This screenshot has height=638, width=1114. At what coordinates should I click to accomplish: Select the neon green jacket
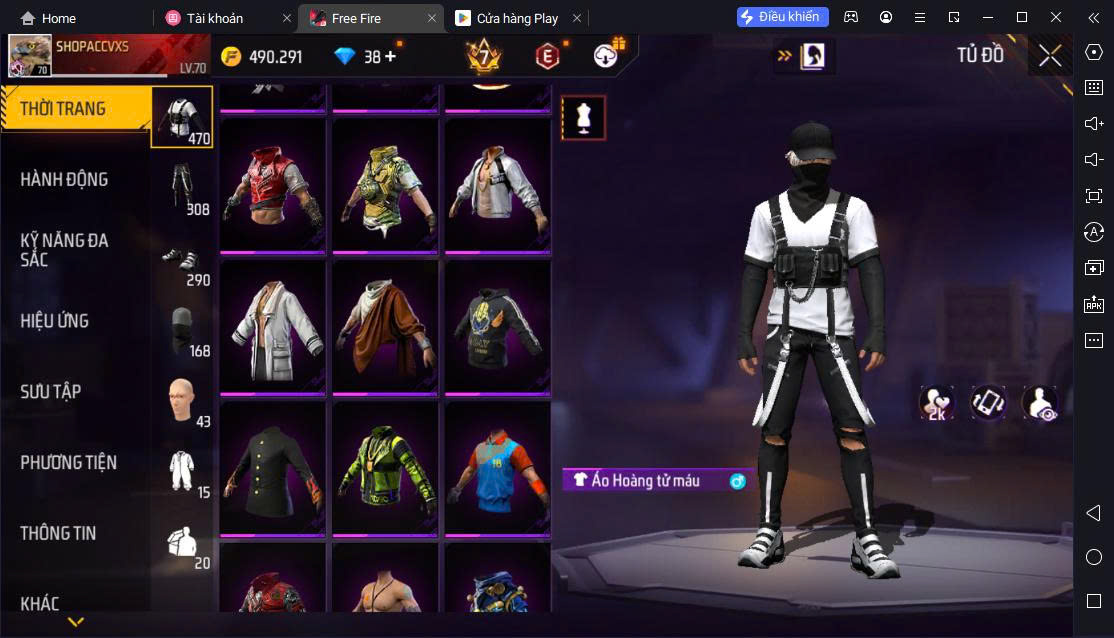(x=385, y=468)
